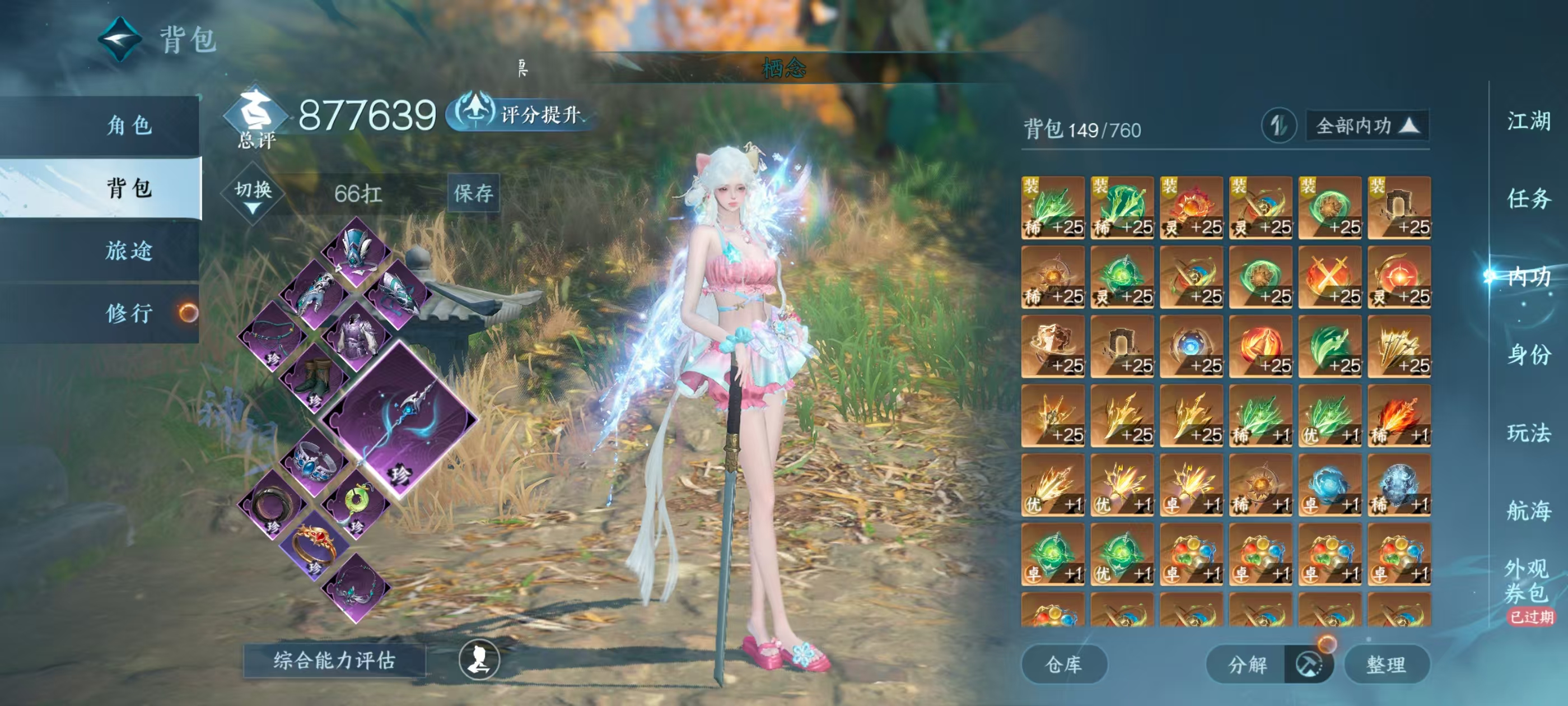Open the 切换 loadout switcher

tap(253, 194)
